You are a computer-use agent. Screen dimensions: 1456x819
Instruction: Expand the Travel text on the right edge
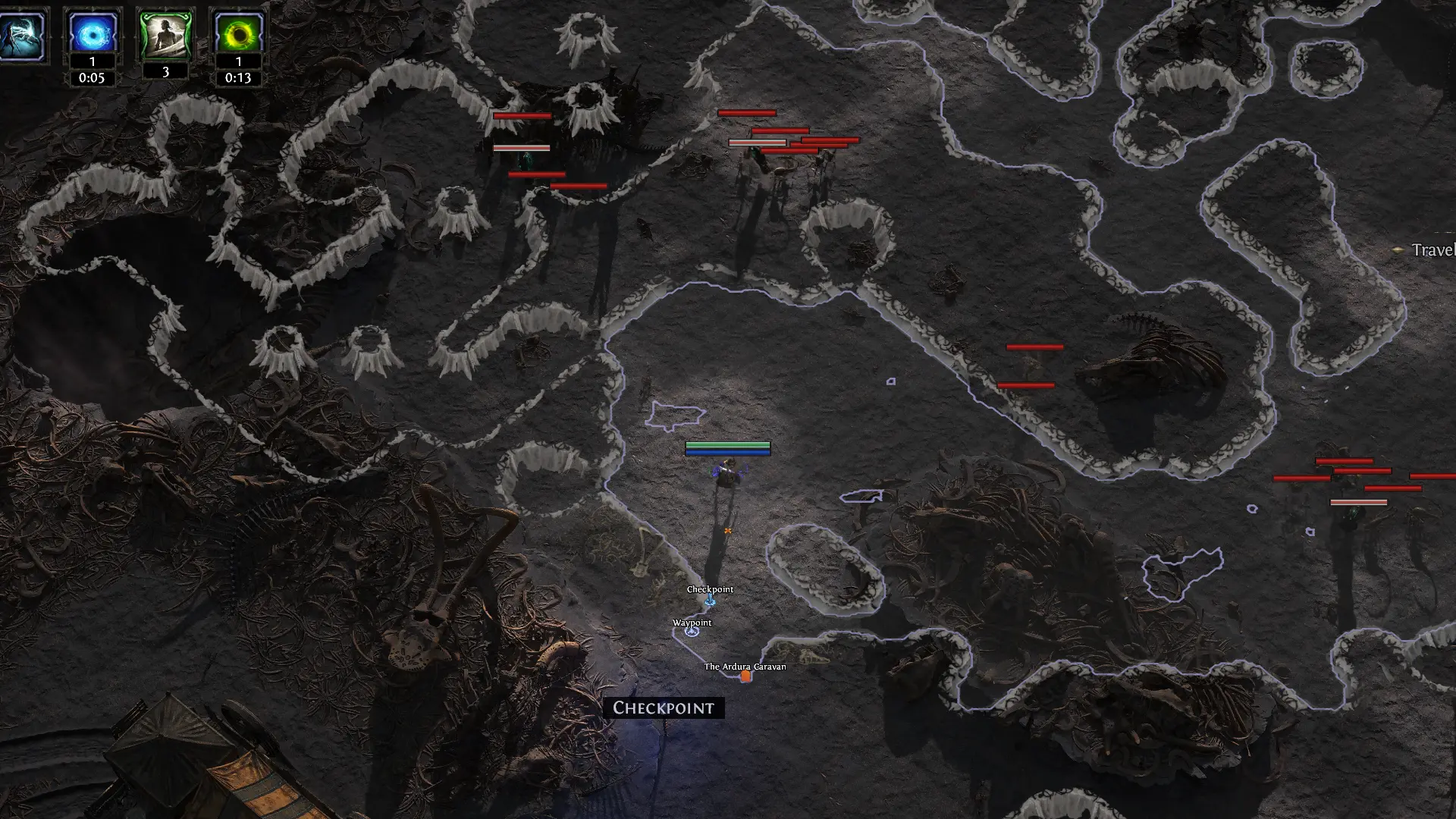1434,248
